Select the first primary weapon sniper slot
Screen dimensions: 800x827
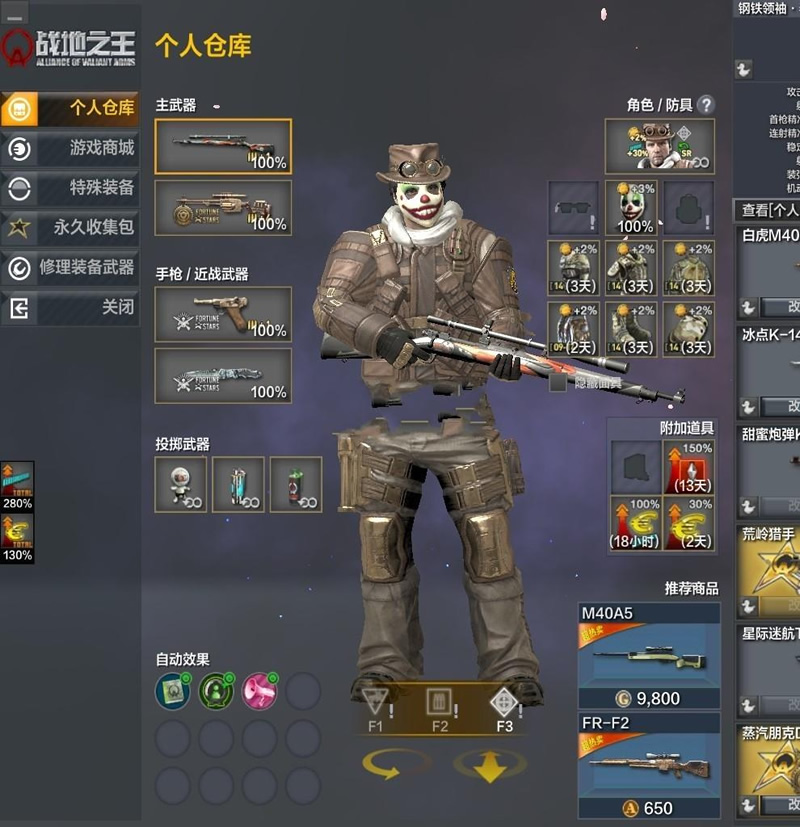[223, 146]
